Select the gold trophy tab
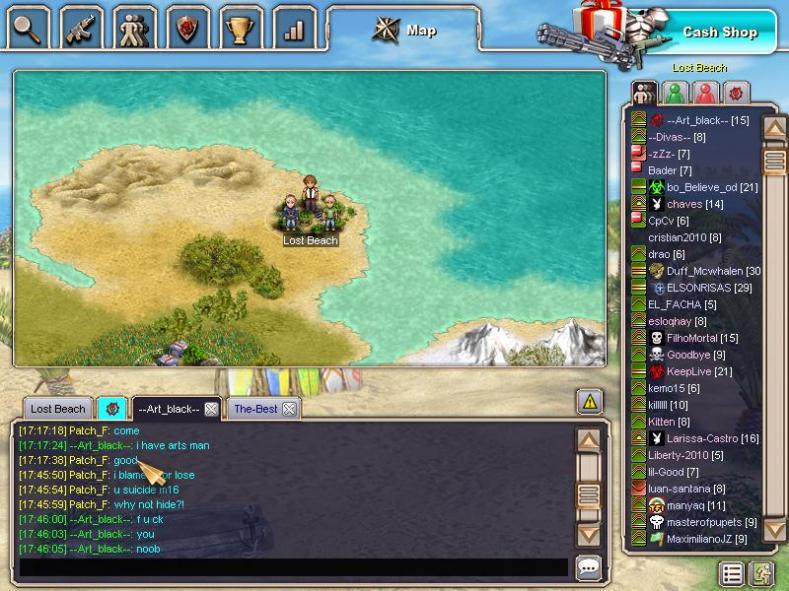The height and width of the screenshot is (591, 789). click(x=240, y=28)
